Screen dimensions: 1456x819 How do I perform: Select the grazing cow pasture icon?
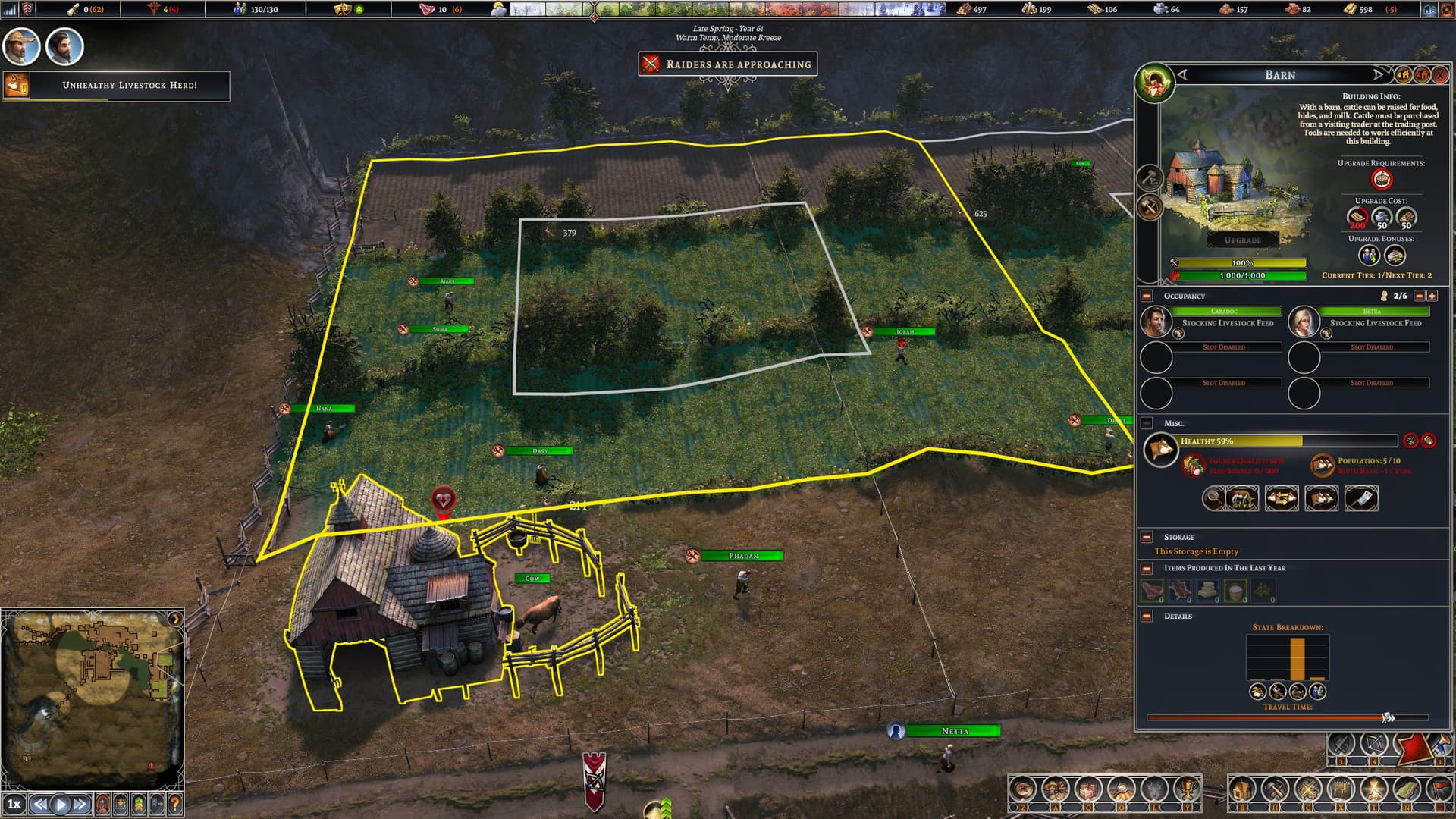(x=1241, y=498)
